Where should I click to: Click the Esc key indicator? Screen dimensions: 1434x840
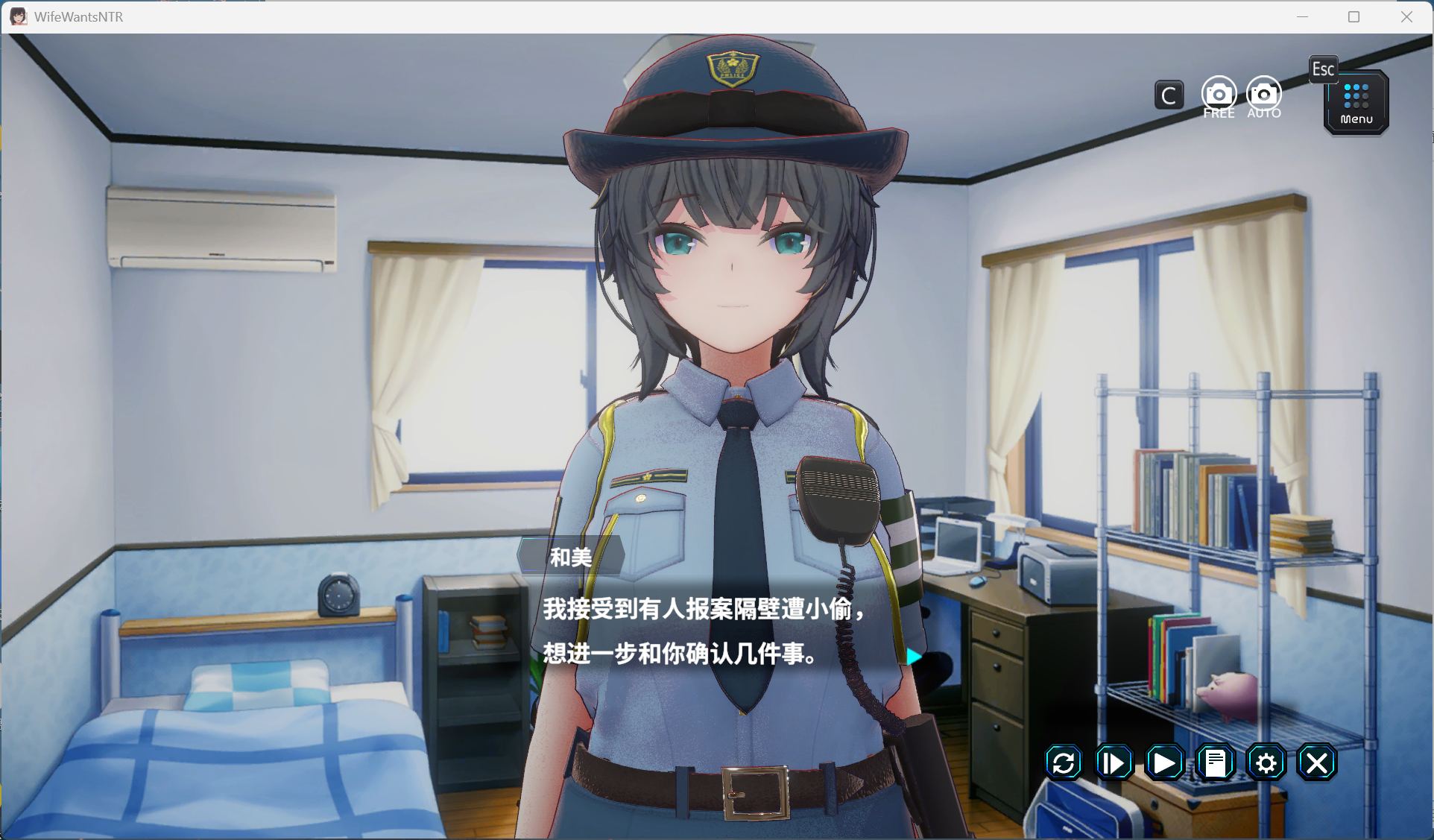pos(1324,69)
